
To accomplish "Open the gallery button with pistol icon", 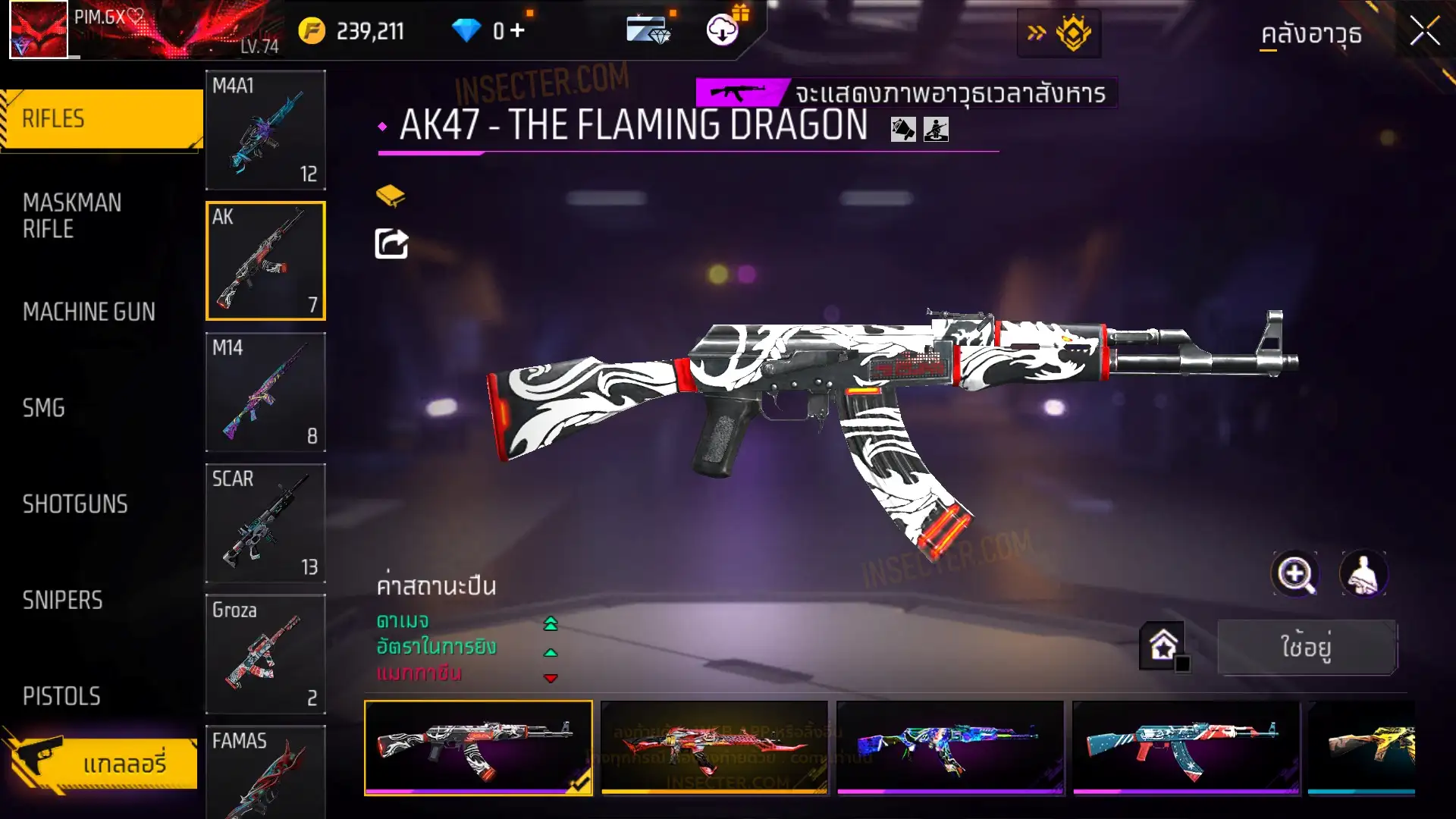I will (x=102, y=762).
